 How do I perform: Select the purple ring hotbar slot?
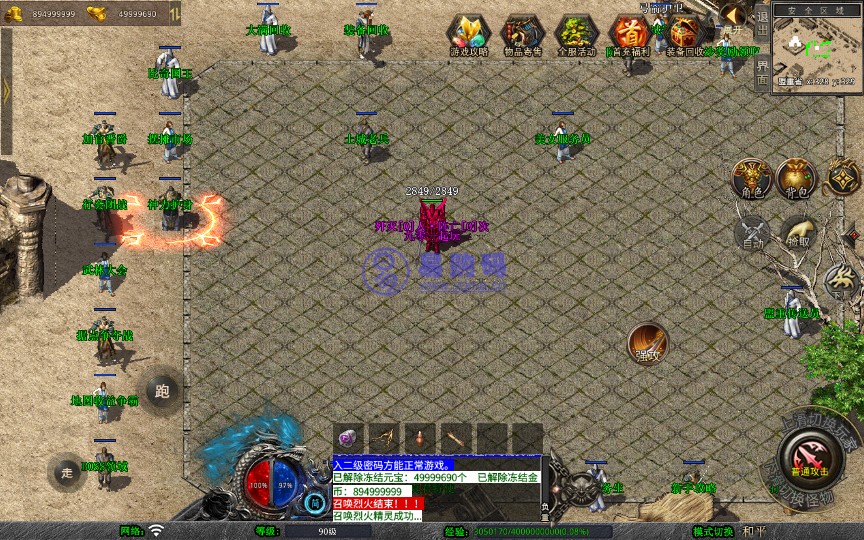[x=347, y=438]
